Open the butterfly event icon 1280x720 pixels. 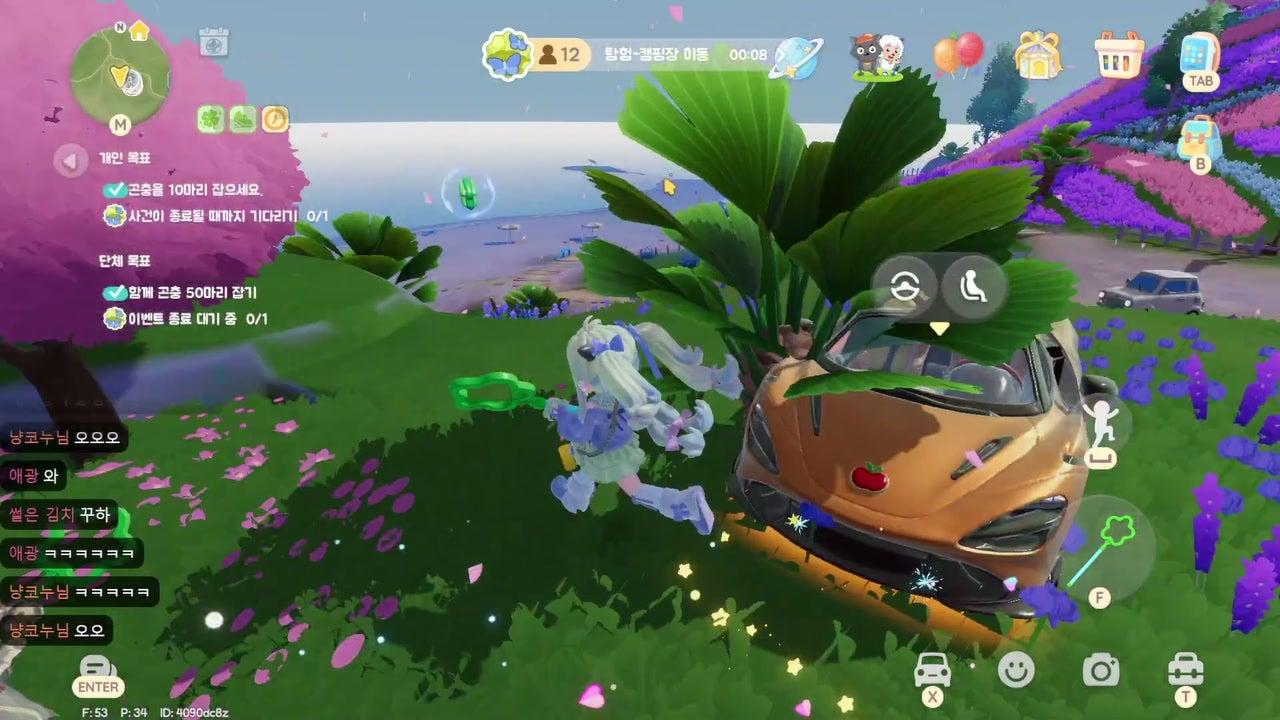pyautogui.click(x=507, y=54)
